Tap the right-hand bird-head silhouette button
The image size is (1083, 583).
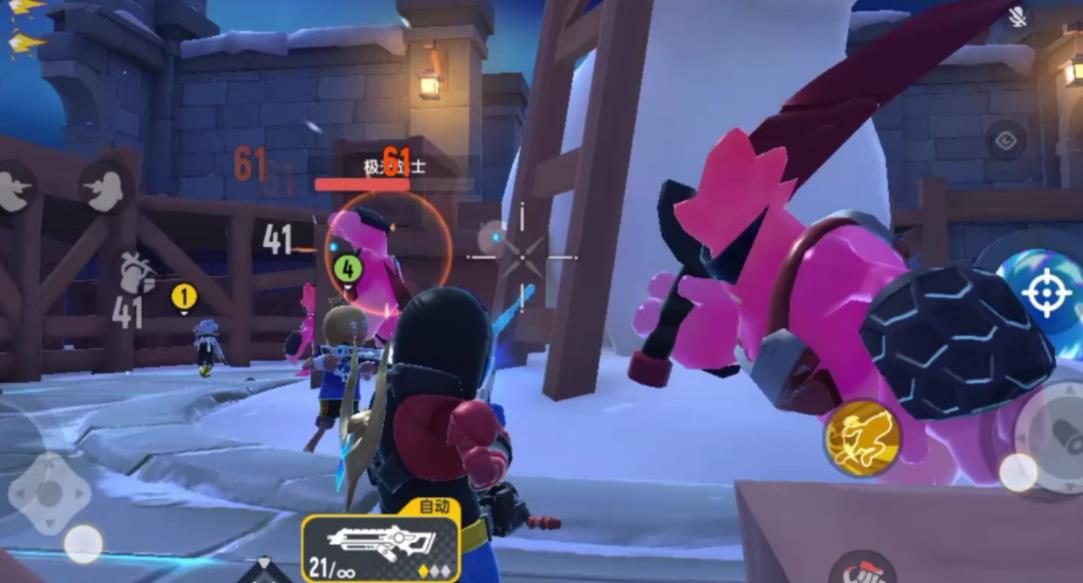[107, 187]
